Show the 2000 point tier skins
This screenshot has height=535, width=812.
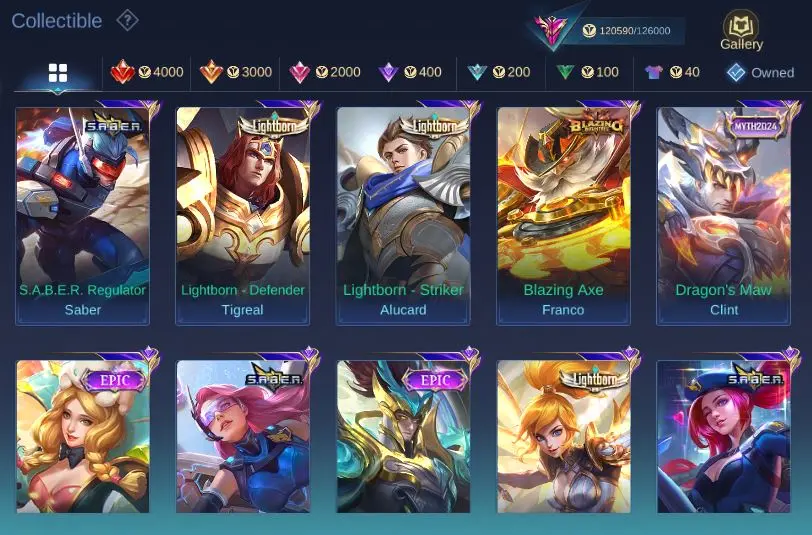coord(324,72)
